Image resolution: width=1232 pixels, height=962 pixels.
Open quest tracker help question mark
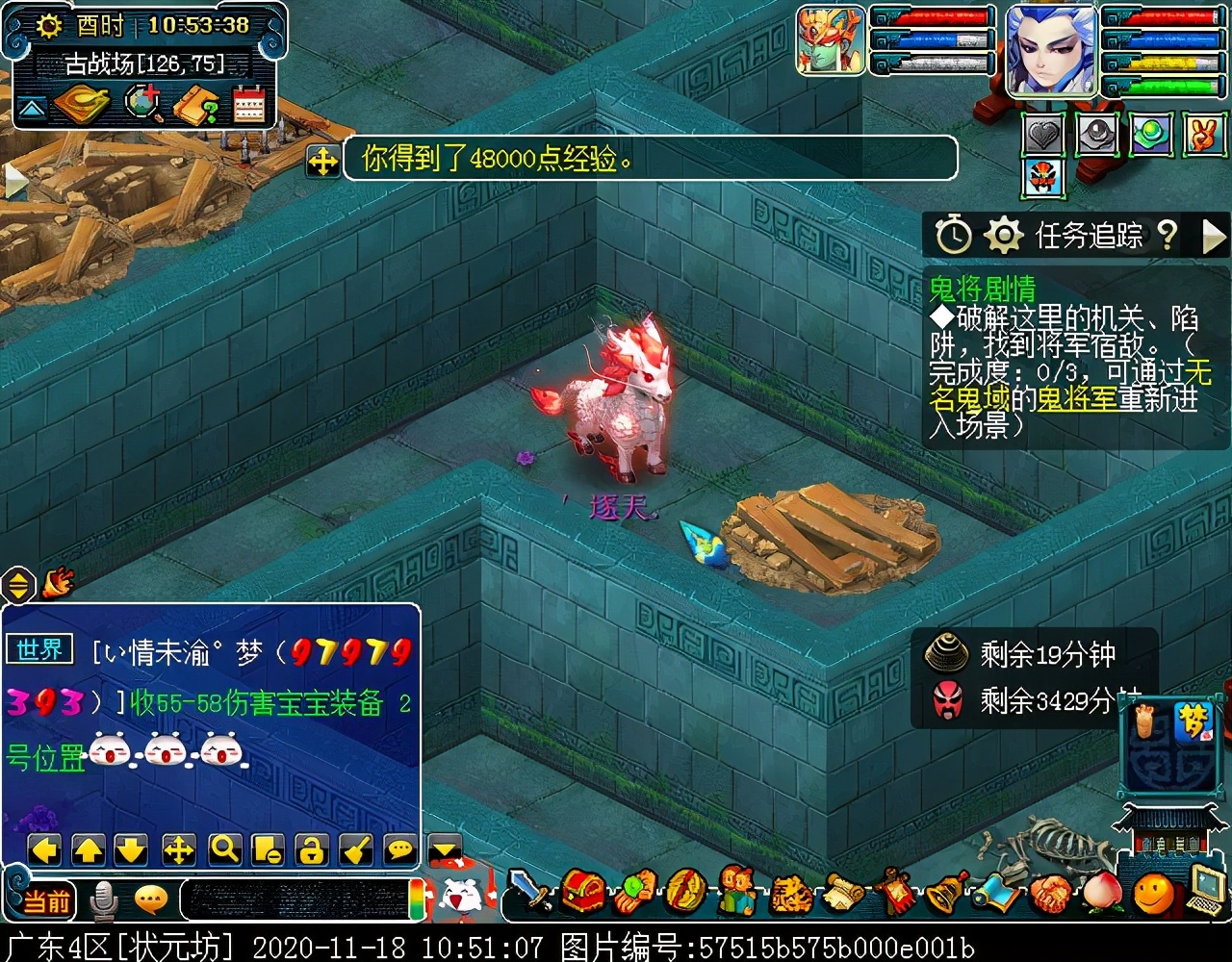click(1167, 234)
